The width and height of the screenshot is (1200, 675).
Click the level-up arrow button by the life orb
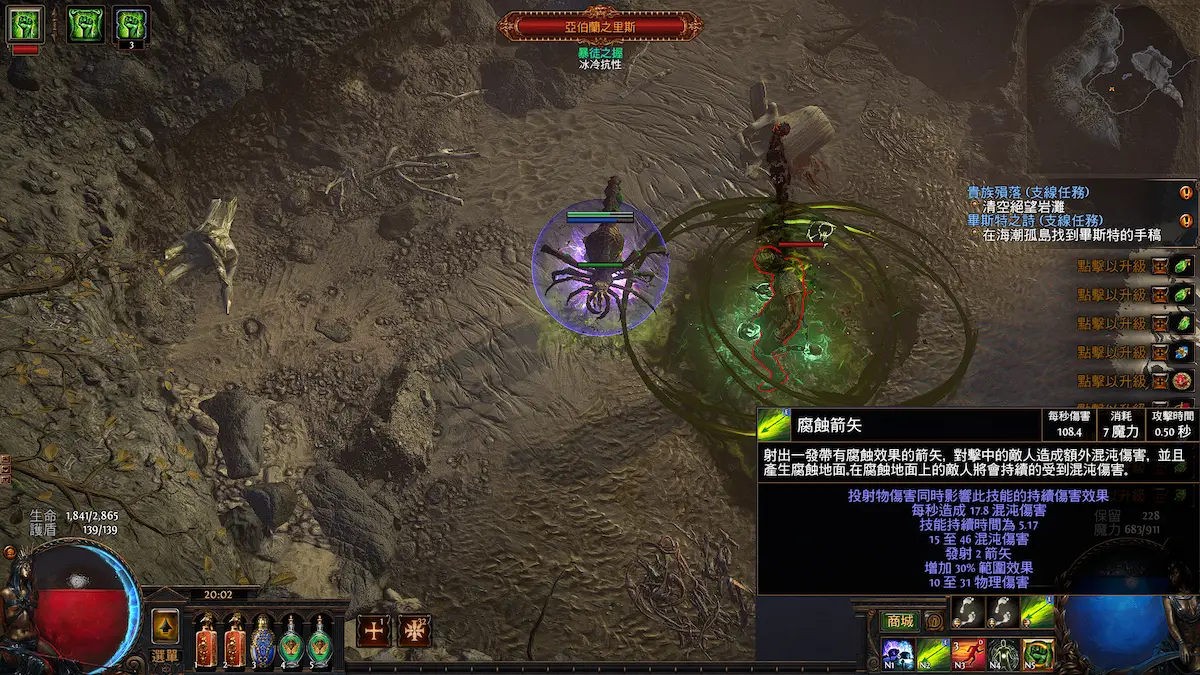tap(165, 626)
